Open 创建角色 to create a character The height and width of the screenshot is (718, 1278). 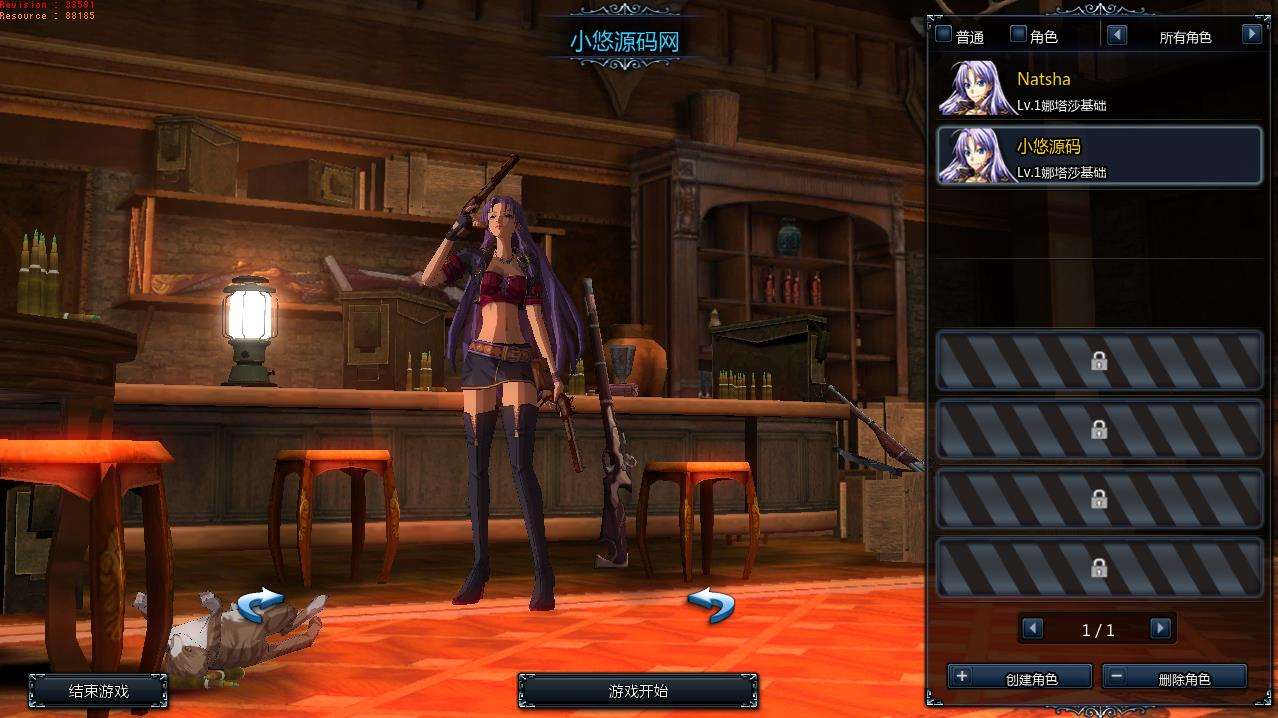point(1019,678)
